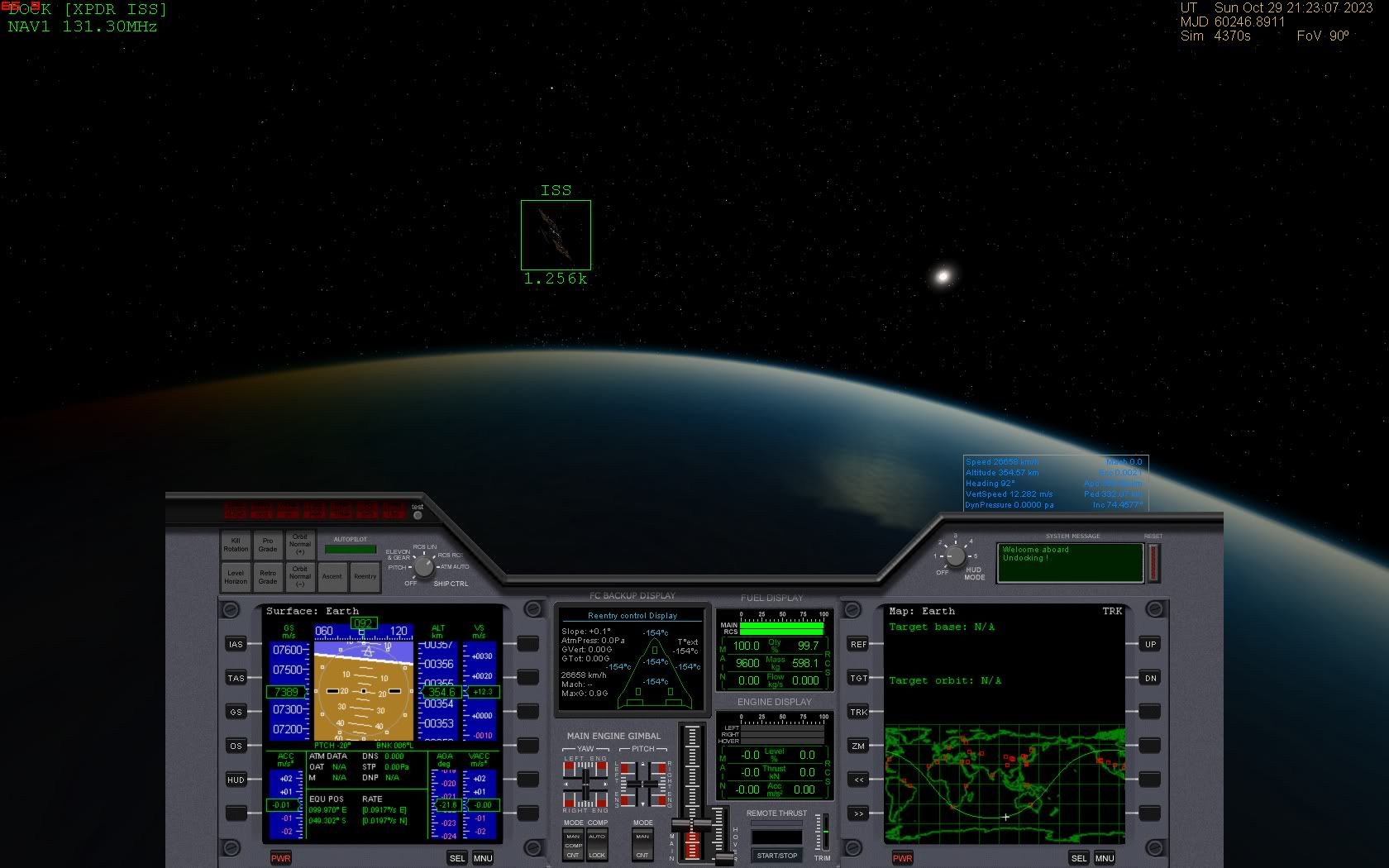The image size is (1389, 868).
Task: Activate the Kill Rotation autopilot button
Action: tap(236, 545)
